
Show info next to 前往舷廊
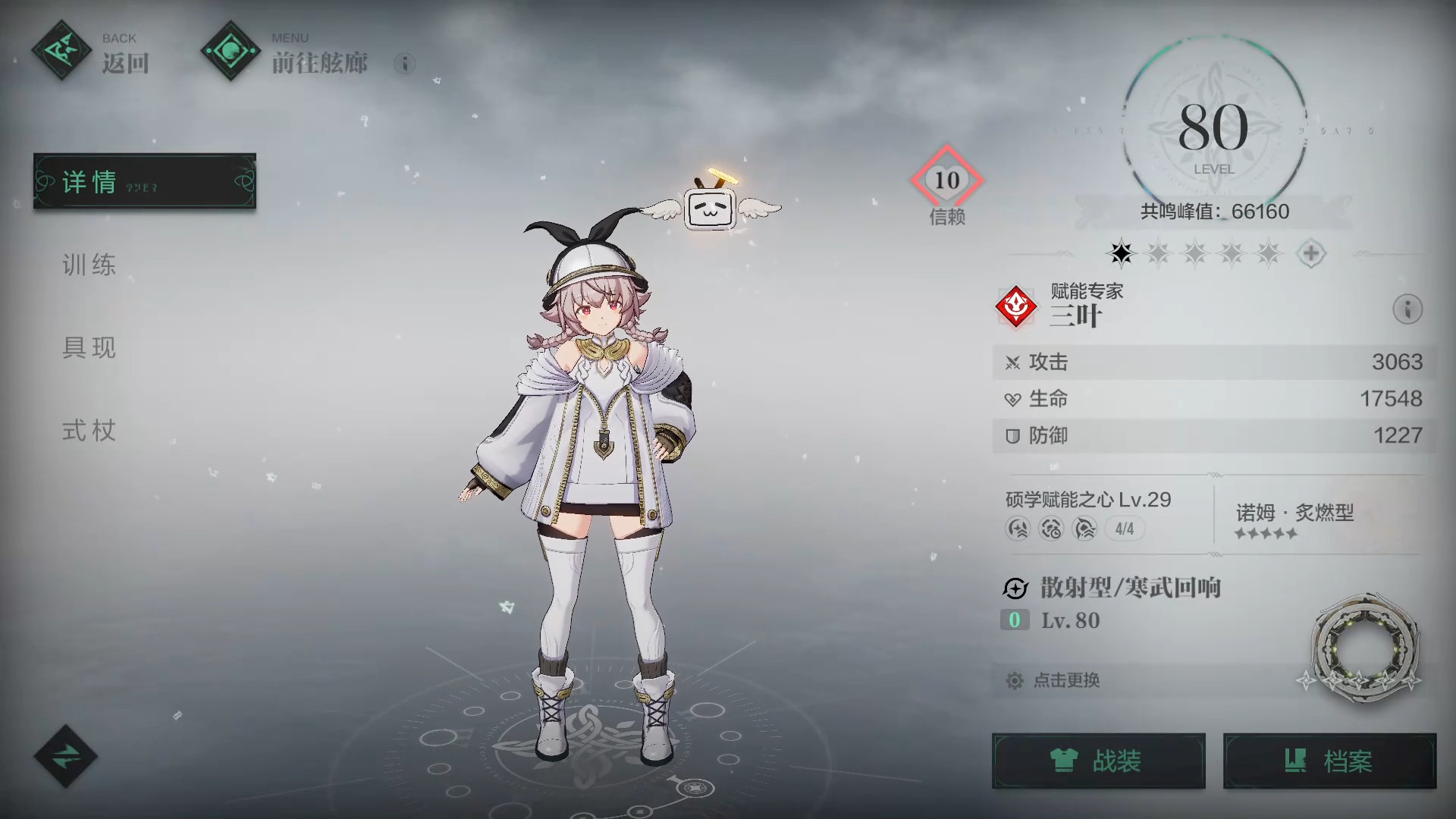coord(405,64)
